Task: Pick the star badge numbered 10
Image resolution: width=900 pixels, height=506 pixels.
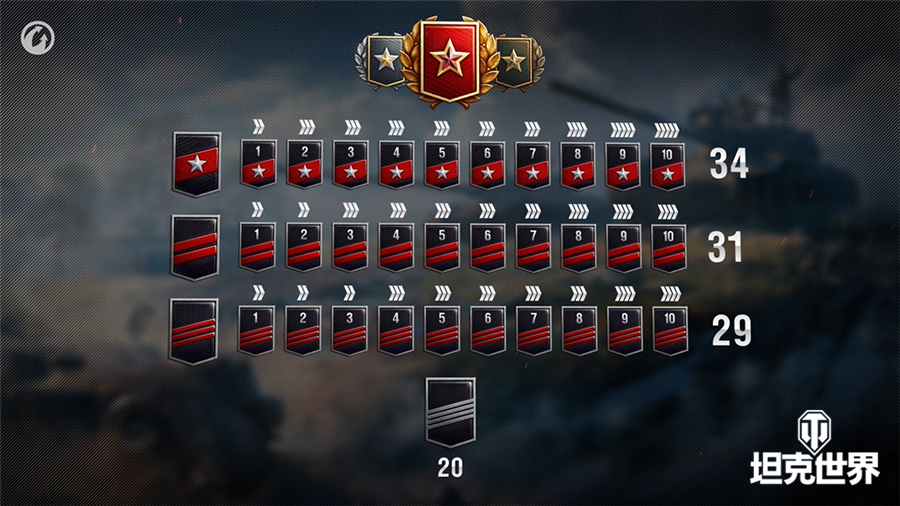Action: point(669,163)
